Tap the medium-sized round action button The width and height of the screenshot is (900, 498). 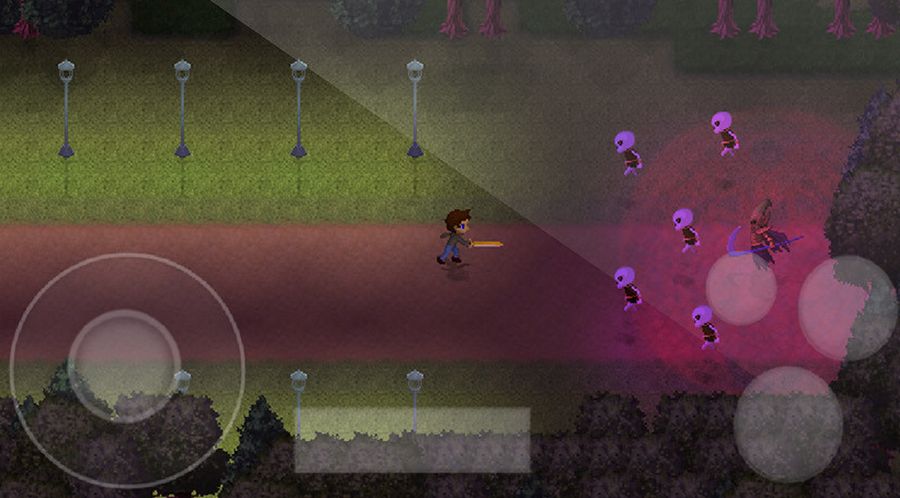point(848,308)
